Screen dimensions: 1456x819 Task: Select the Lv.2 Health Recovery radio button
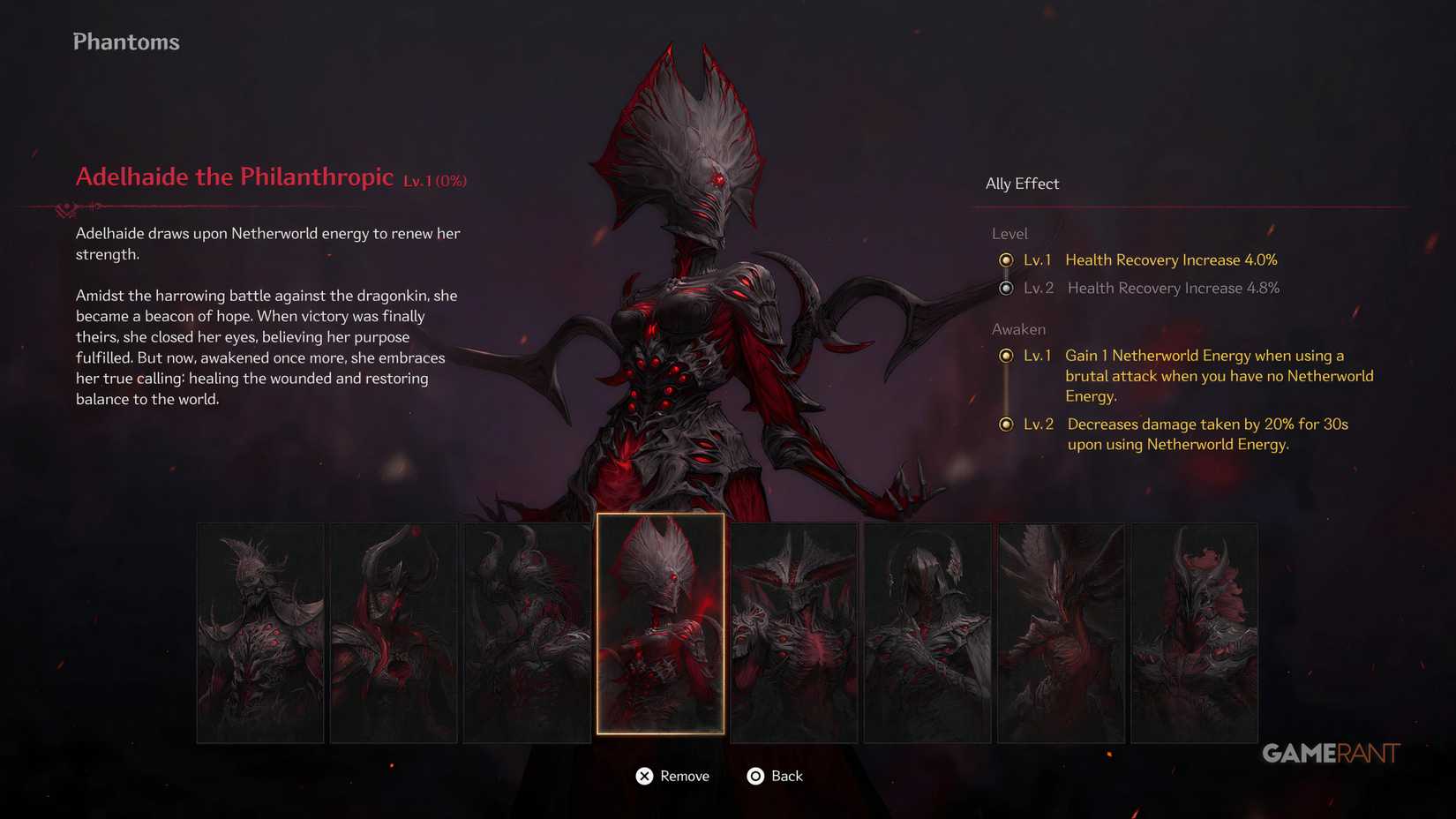1007,289
